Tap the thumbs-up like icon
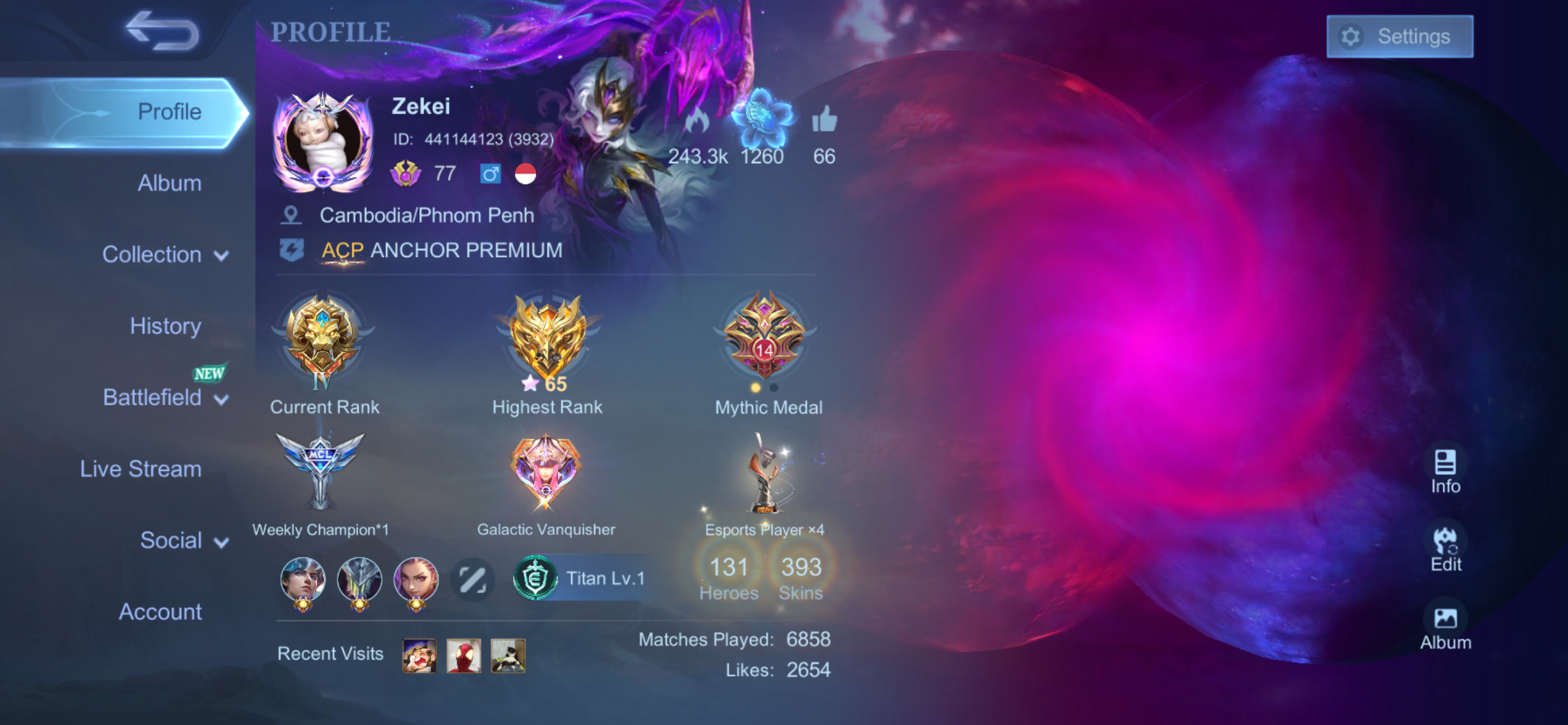Image resolution: width=1568 pixels, height=725 pixels. tap(824, 119)
